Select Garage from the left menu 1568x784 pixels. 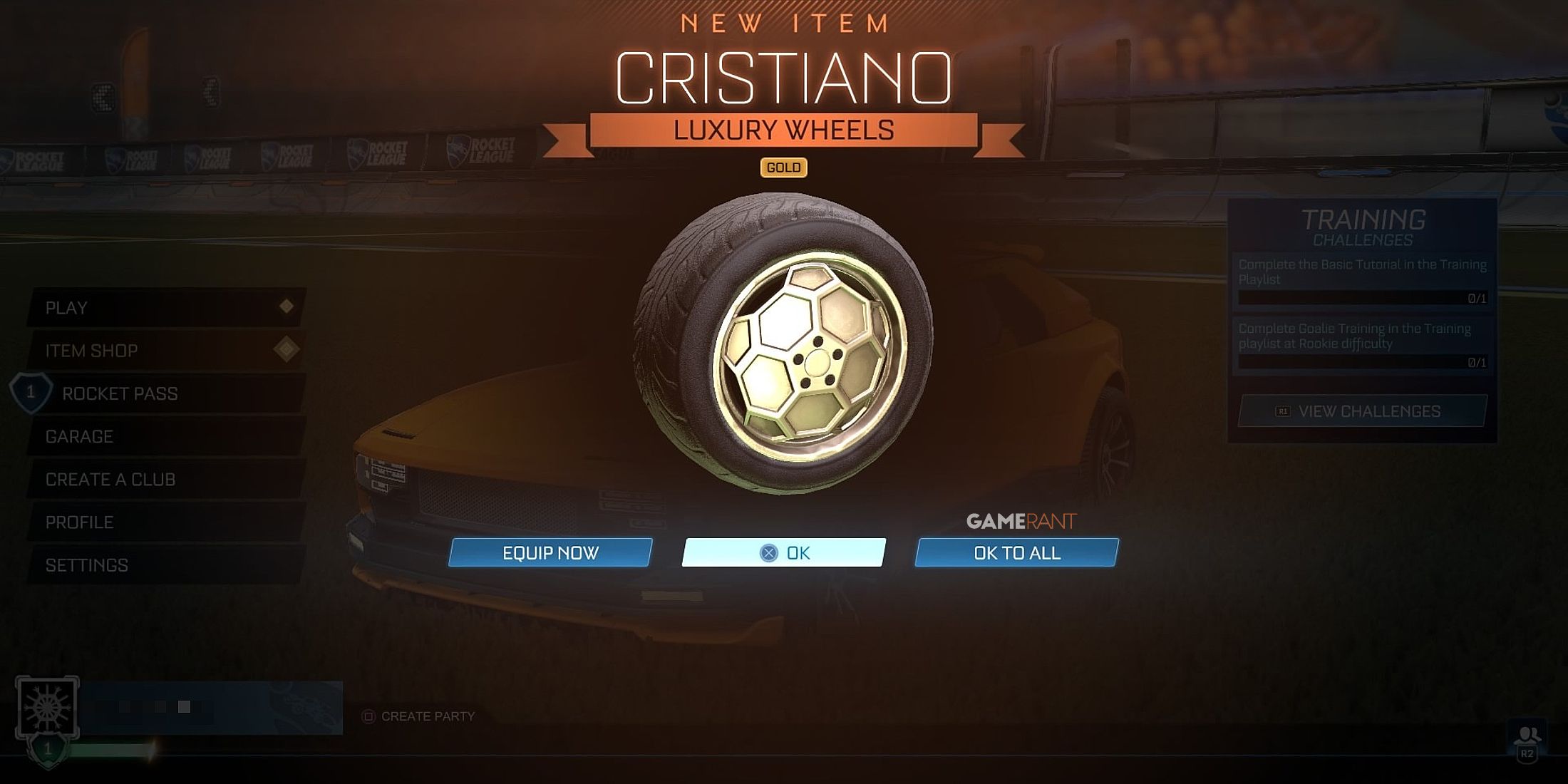81,435
